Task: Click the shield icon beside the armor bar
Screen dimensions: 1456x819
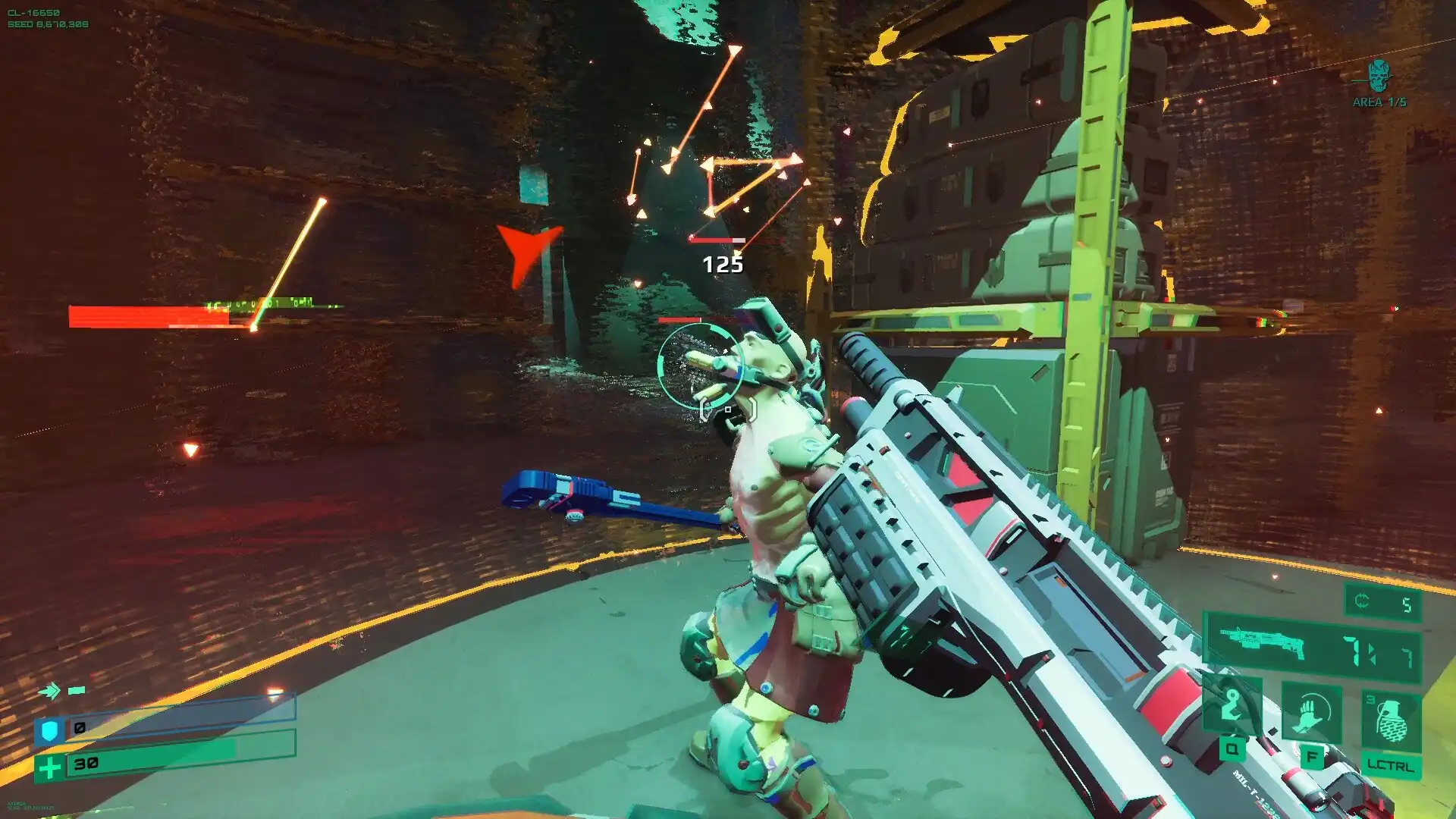Action: pos(50,731)
